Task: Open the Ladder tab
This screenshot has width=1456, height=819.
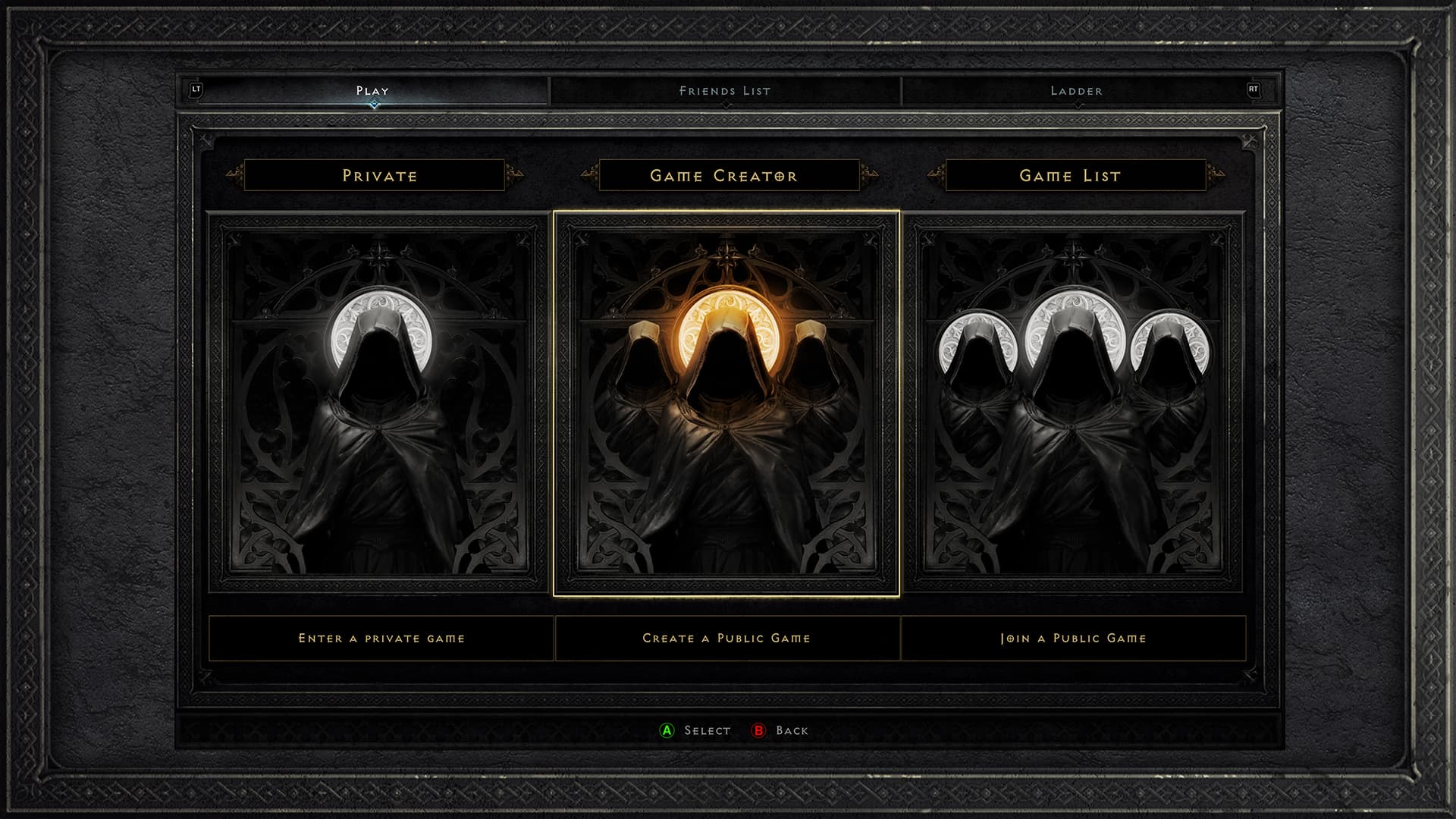Action: point(1075,91)
